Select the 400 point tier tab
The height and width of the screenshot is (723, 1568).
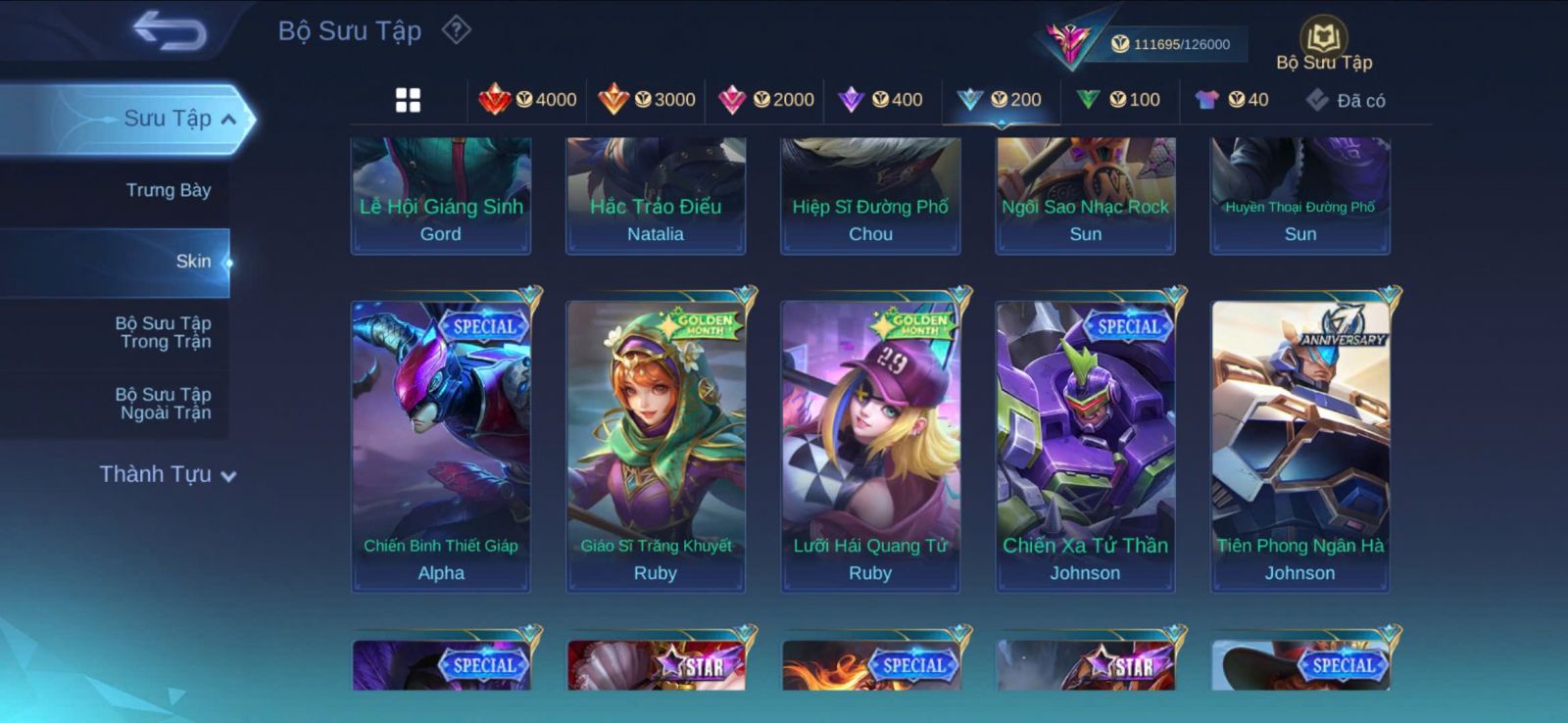881,100
